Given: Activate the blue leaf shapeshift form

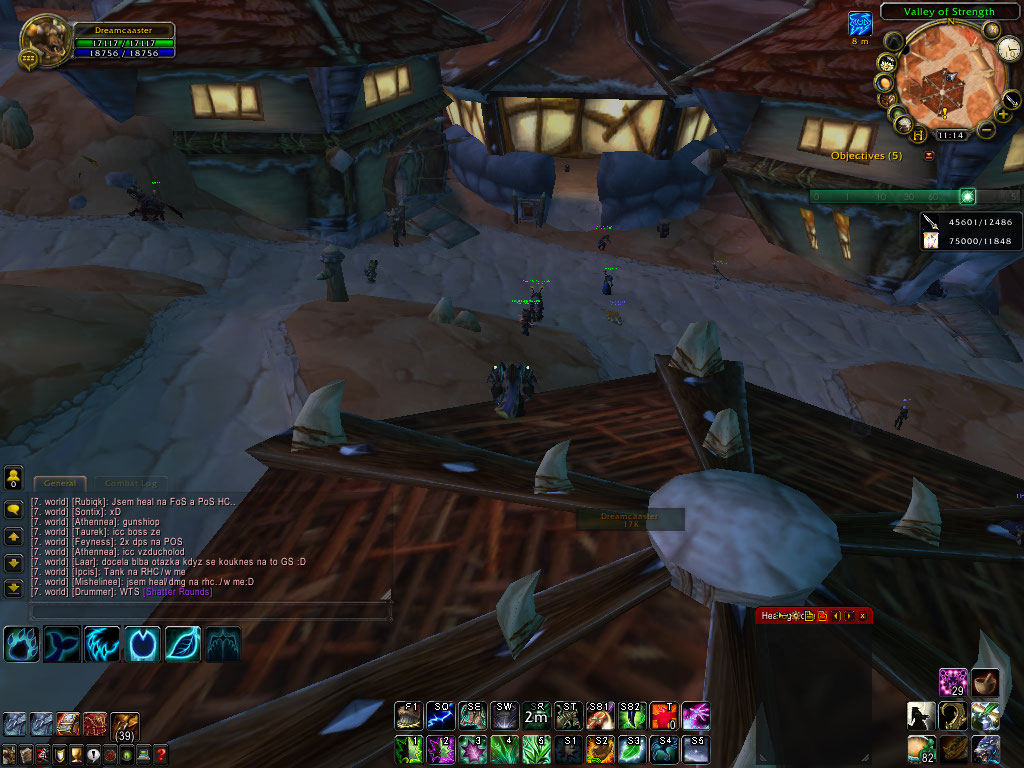Looking at the screenshot, I should click(x=183, y=643).
